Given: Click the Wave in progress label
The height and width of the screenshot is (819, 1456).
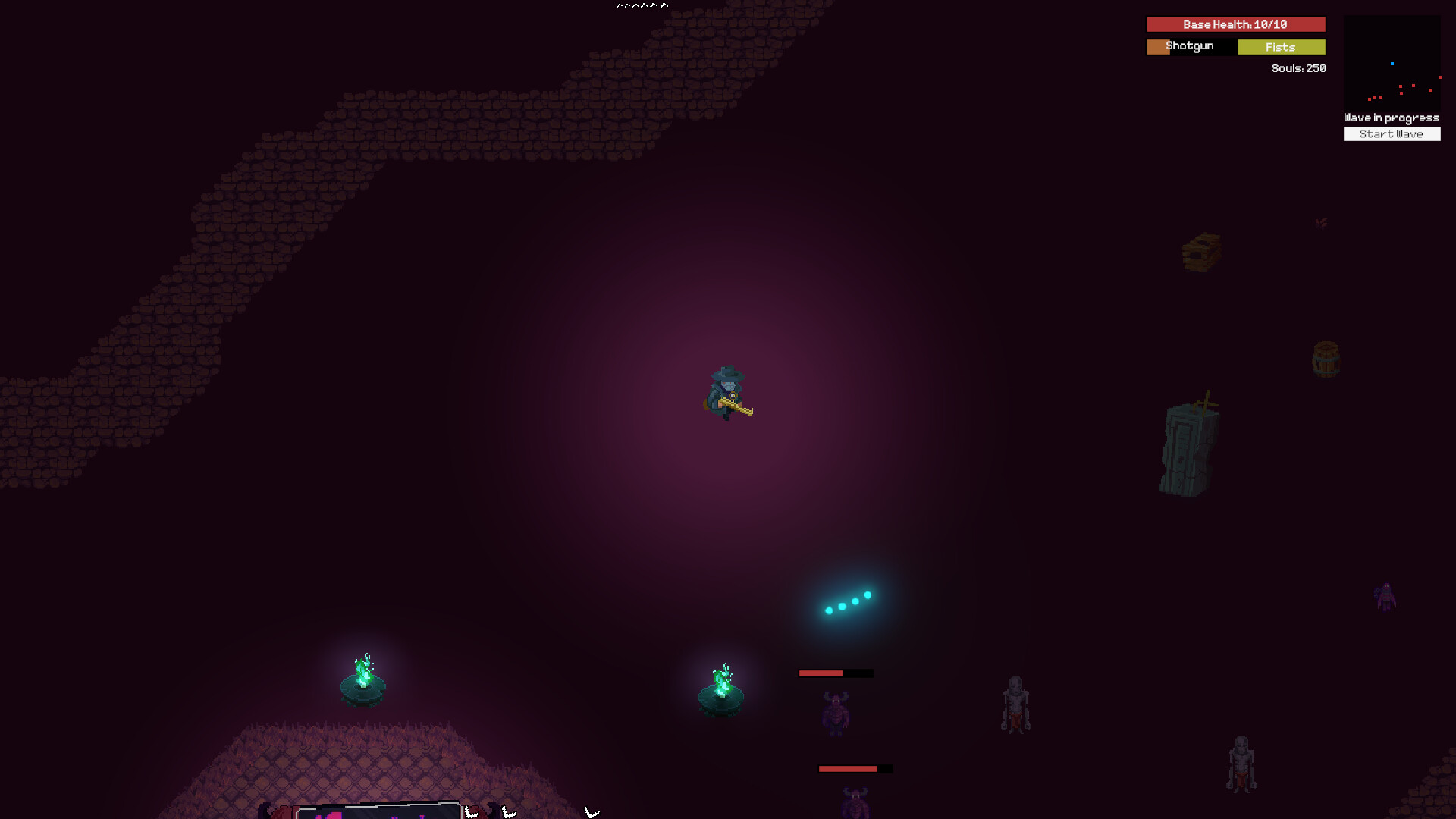Looking at the screenshot, I should (1391, 118).
